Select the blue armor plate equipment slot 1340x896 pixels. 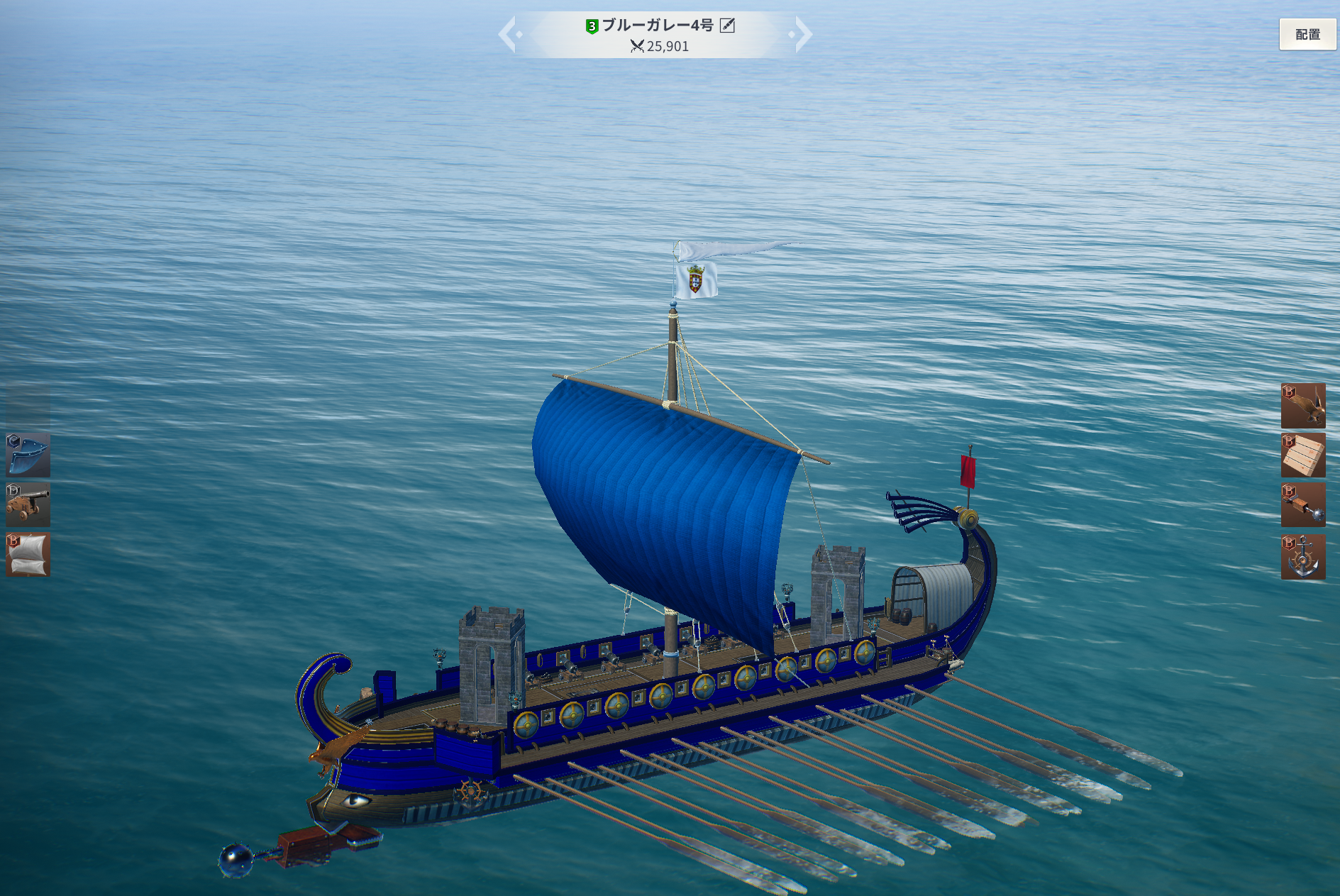point(28,455)
